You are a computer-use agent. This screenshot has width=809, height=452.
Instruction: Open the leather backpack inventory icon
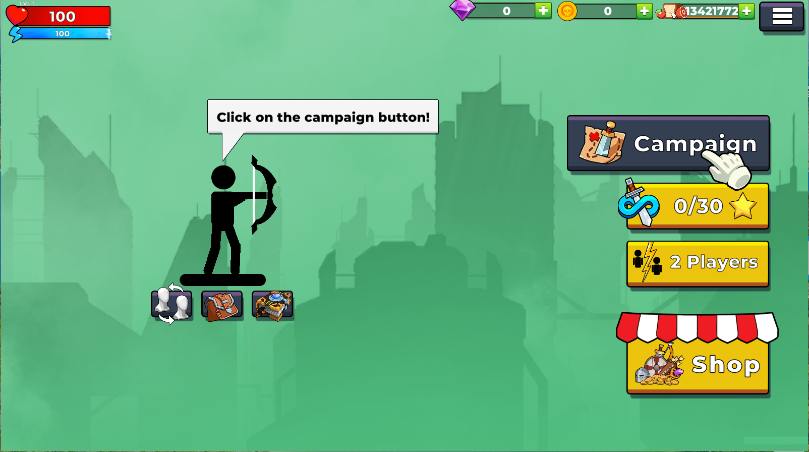point(222,305)
